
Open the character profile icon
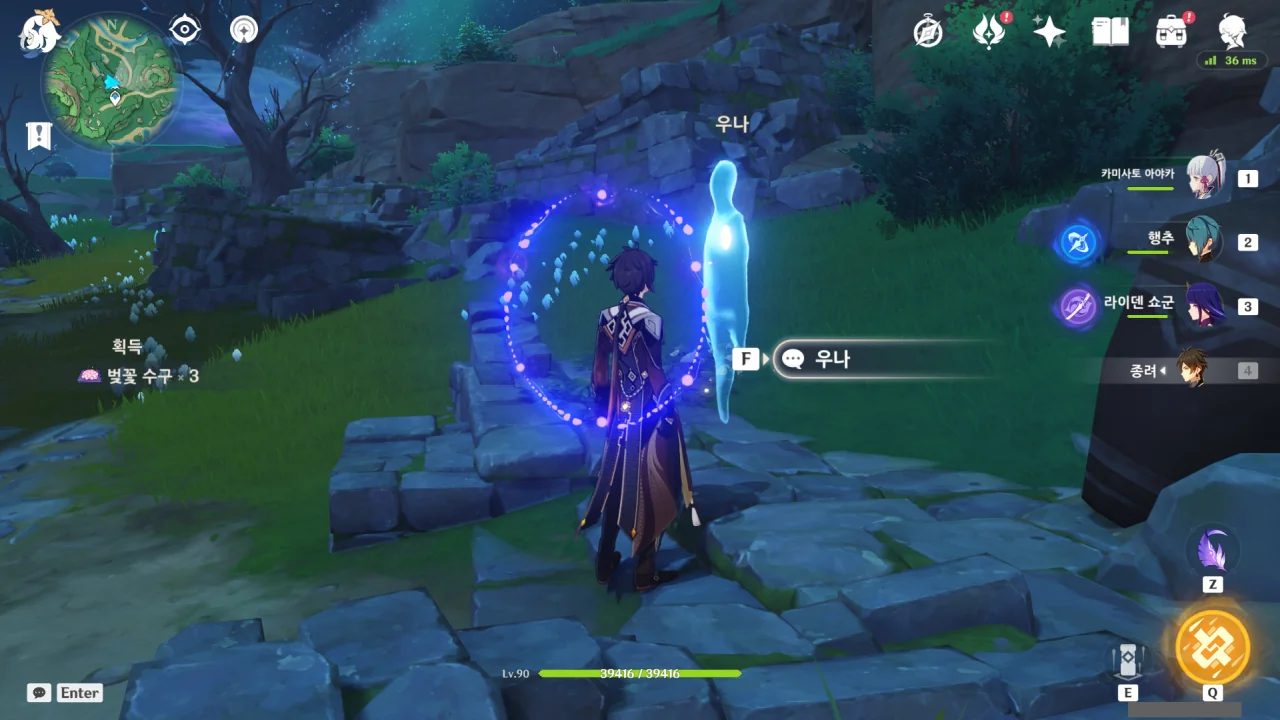point(1232,32)
